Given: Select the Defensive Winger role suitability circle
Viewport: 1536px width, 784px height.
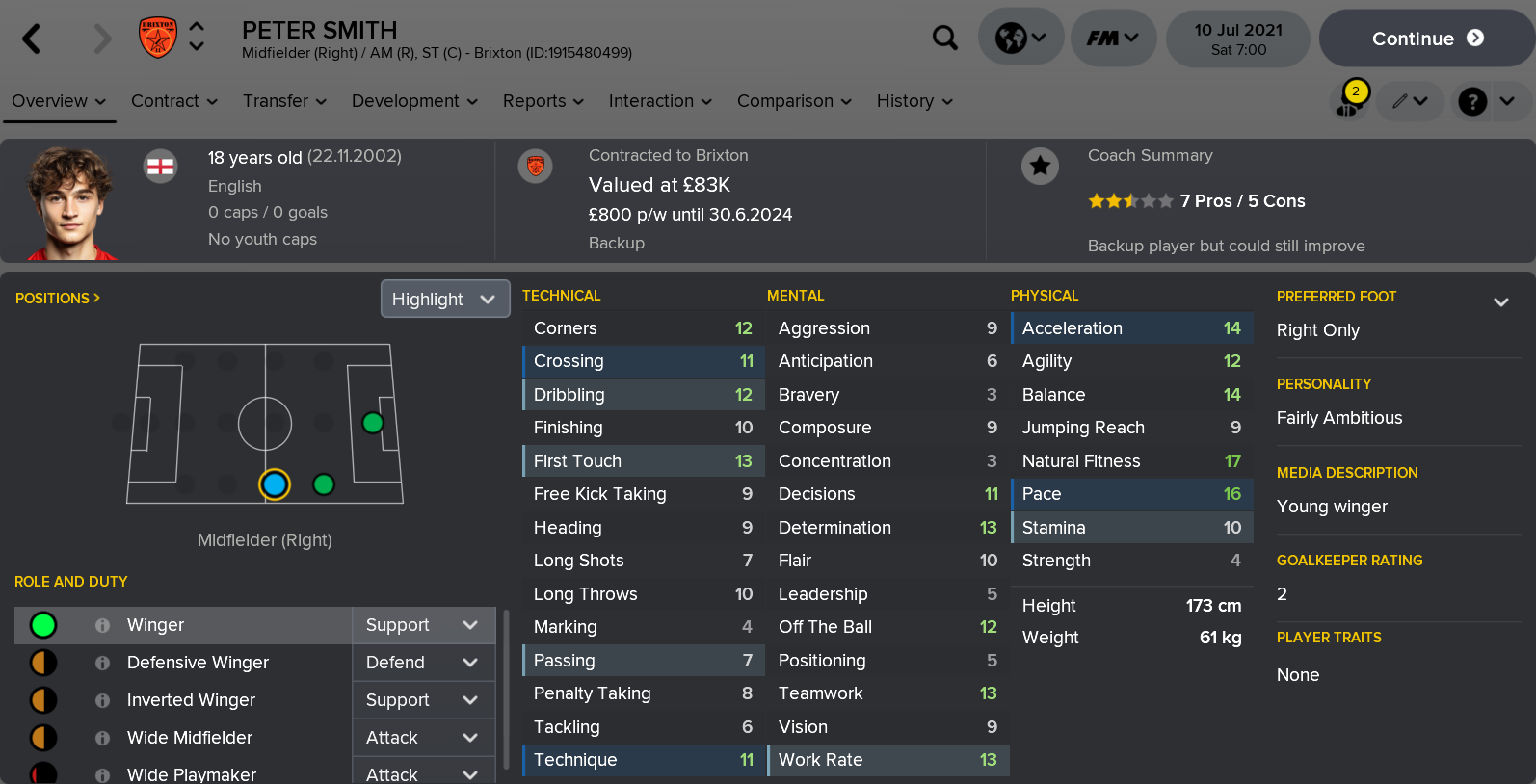Looking at the screenshot, I should pyautogui.click(x=42, y=663).
